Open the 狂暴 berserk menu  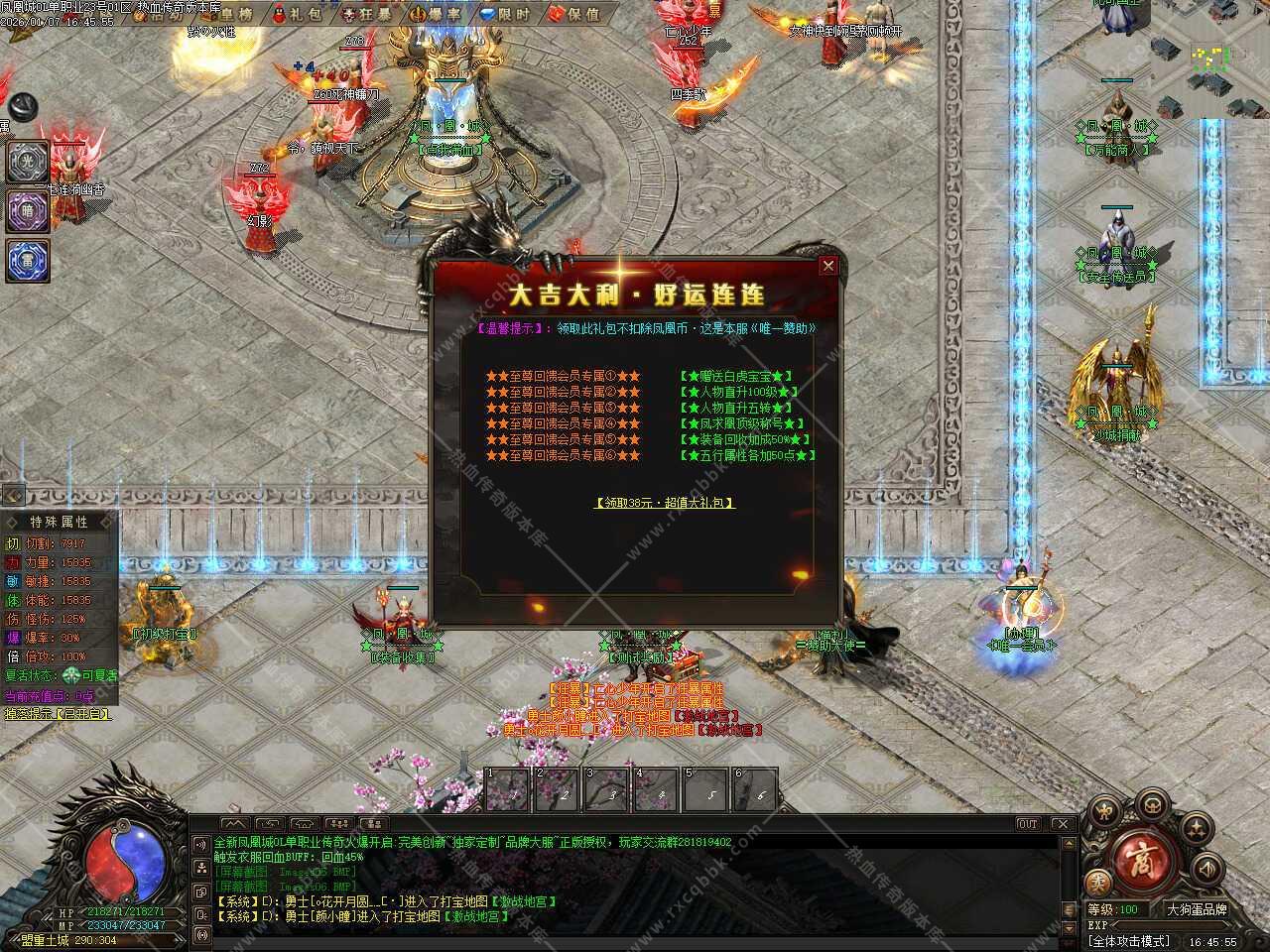[366, 14]
